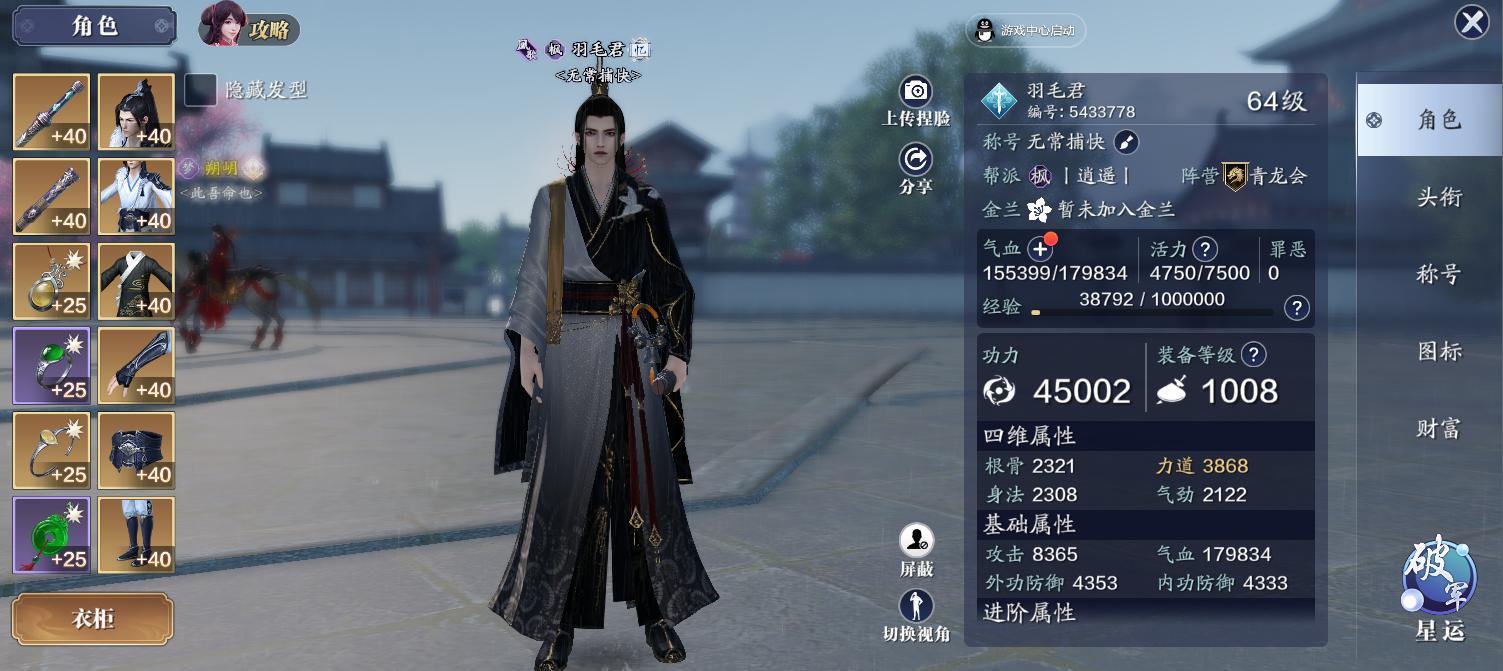The width and height of the screenshot is (1503, 671).
Task: Click the 屏蔽 block button
Action: (x=916, y=549)
